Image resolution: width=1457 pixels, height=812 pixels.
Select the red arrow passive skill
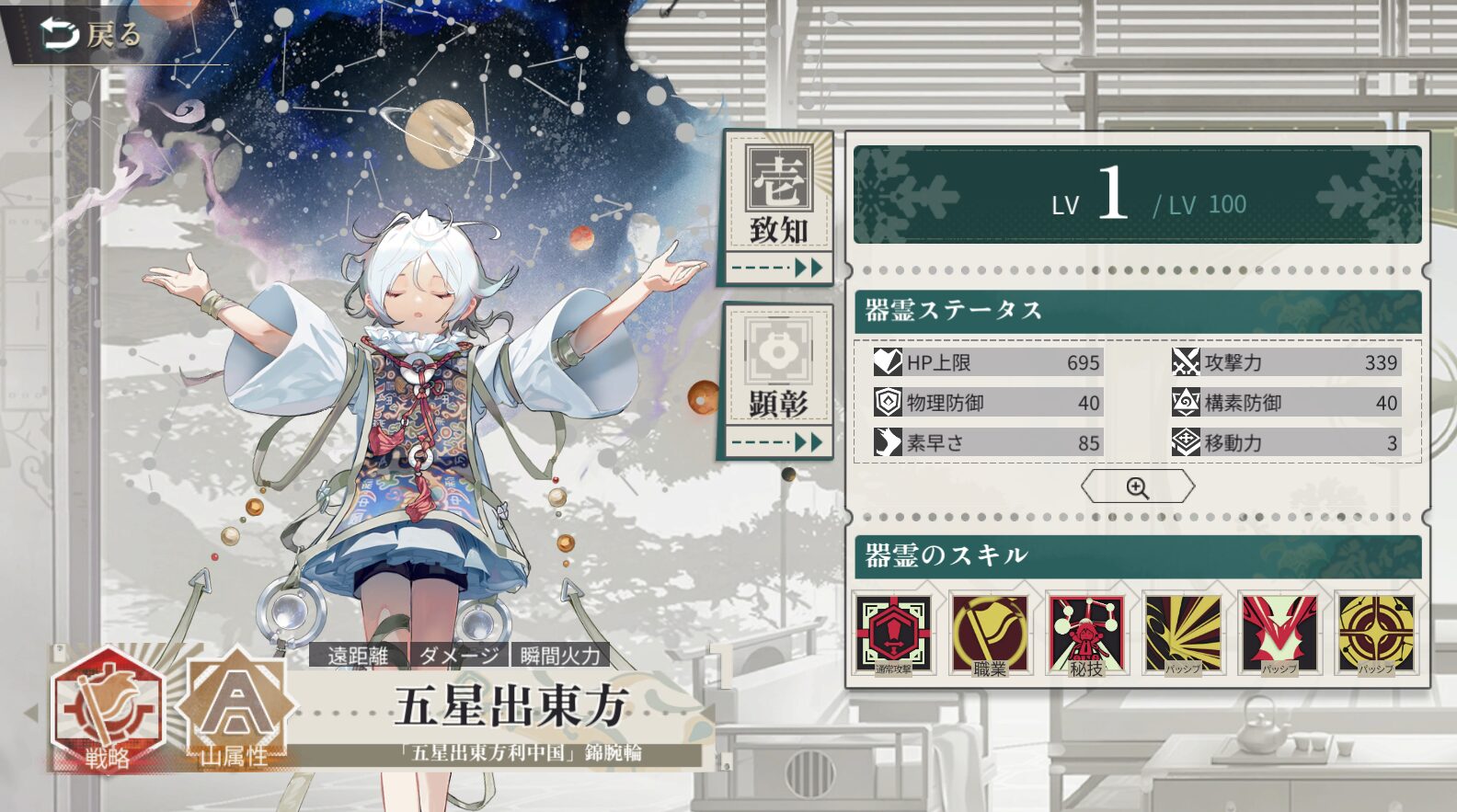[x=1279, y=635]
